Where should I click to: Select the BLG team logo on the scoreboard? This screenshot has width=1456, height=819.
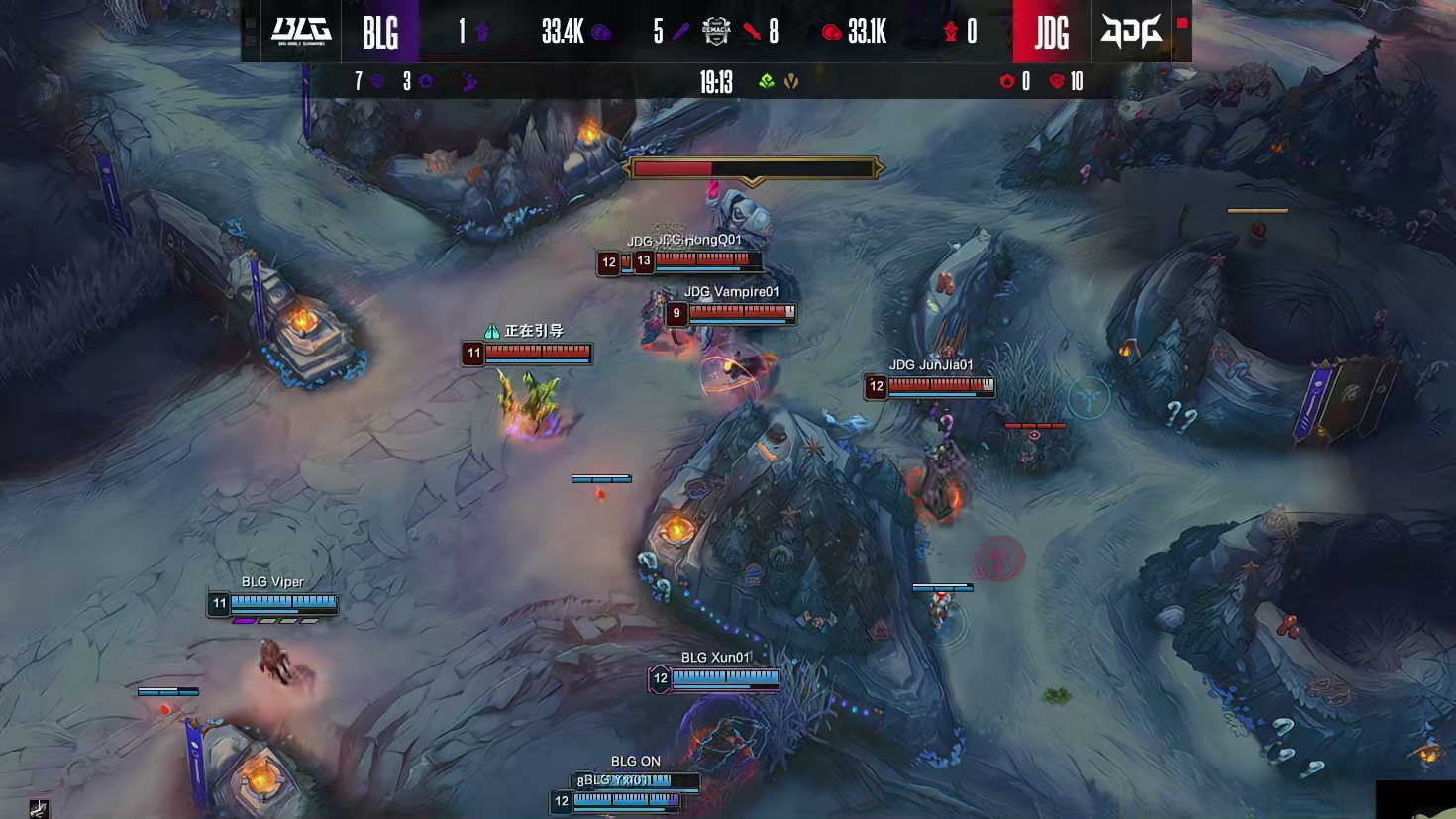click(x=301, y=31)
